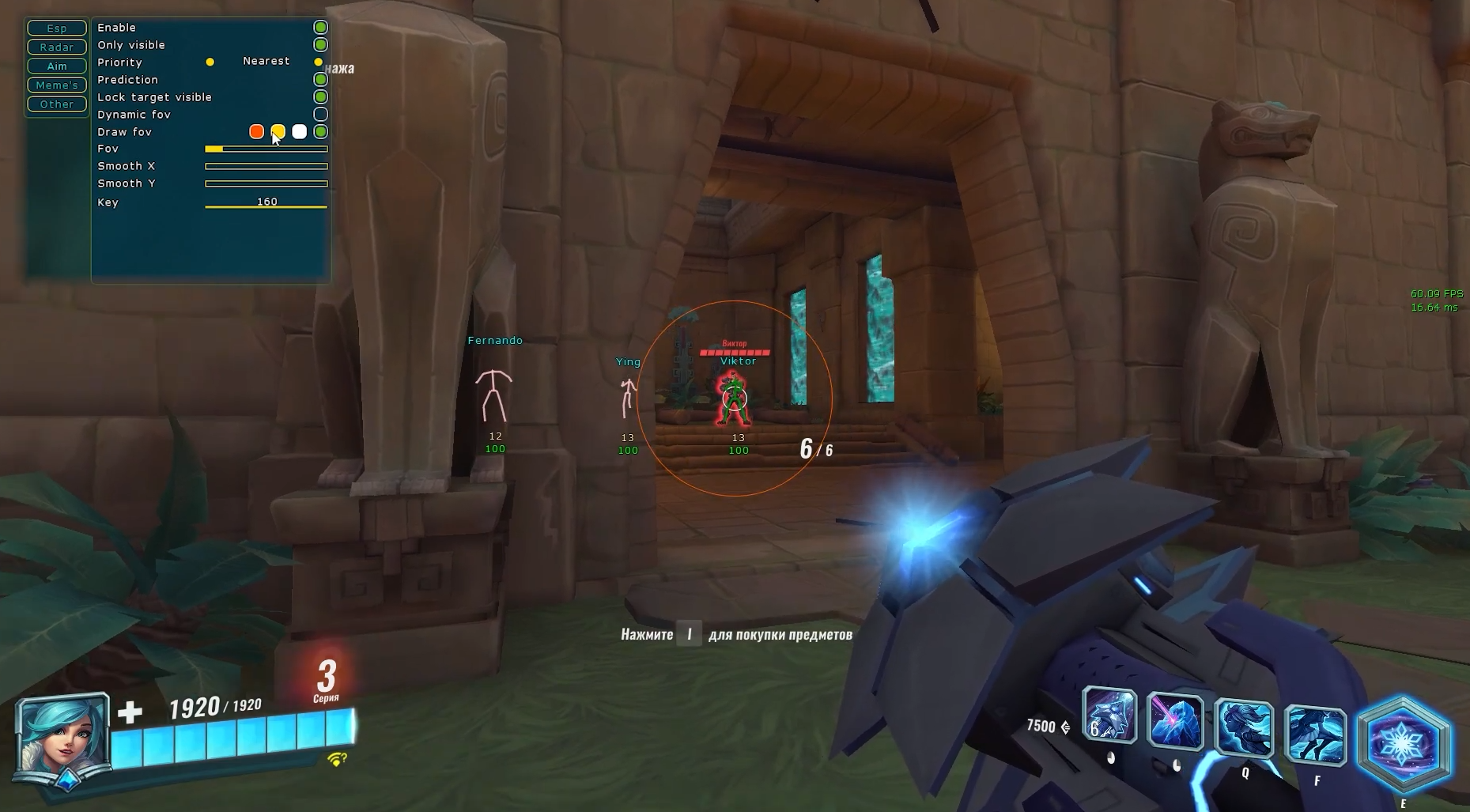
Task: Use the Blink ability icon
Action: tap(1316, 735)
